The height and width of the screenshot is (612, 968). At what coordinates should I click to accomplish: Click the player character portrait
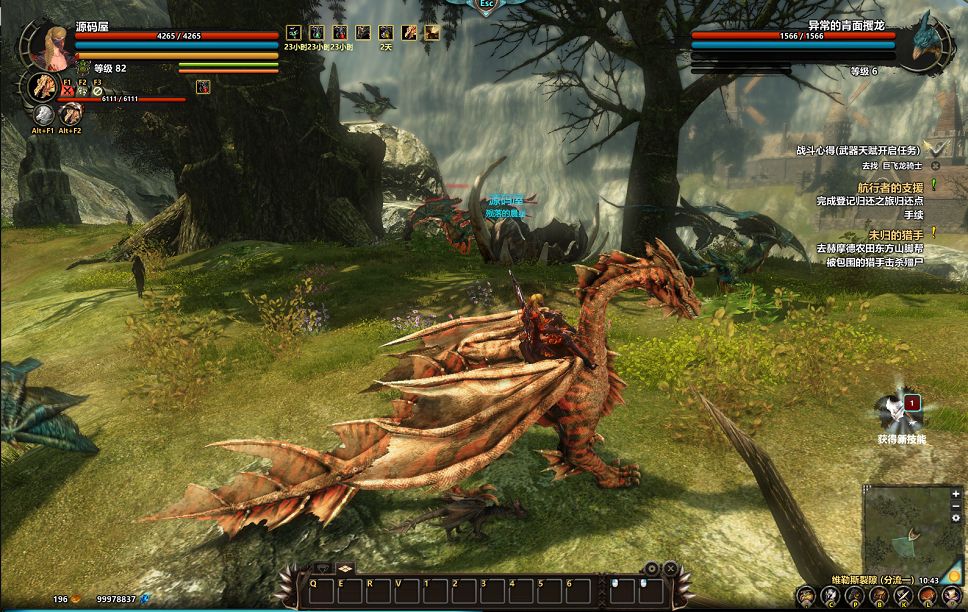[x=52, y=43]
